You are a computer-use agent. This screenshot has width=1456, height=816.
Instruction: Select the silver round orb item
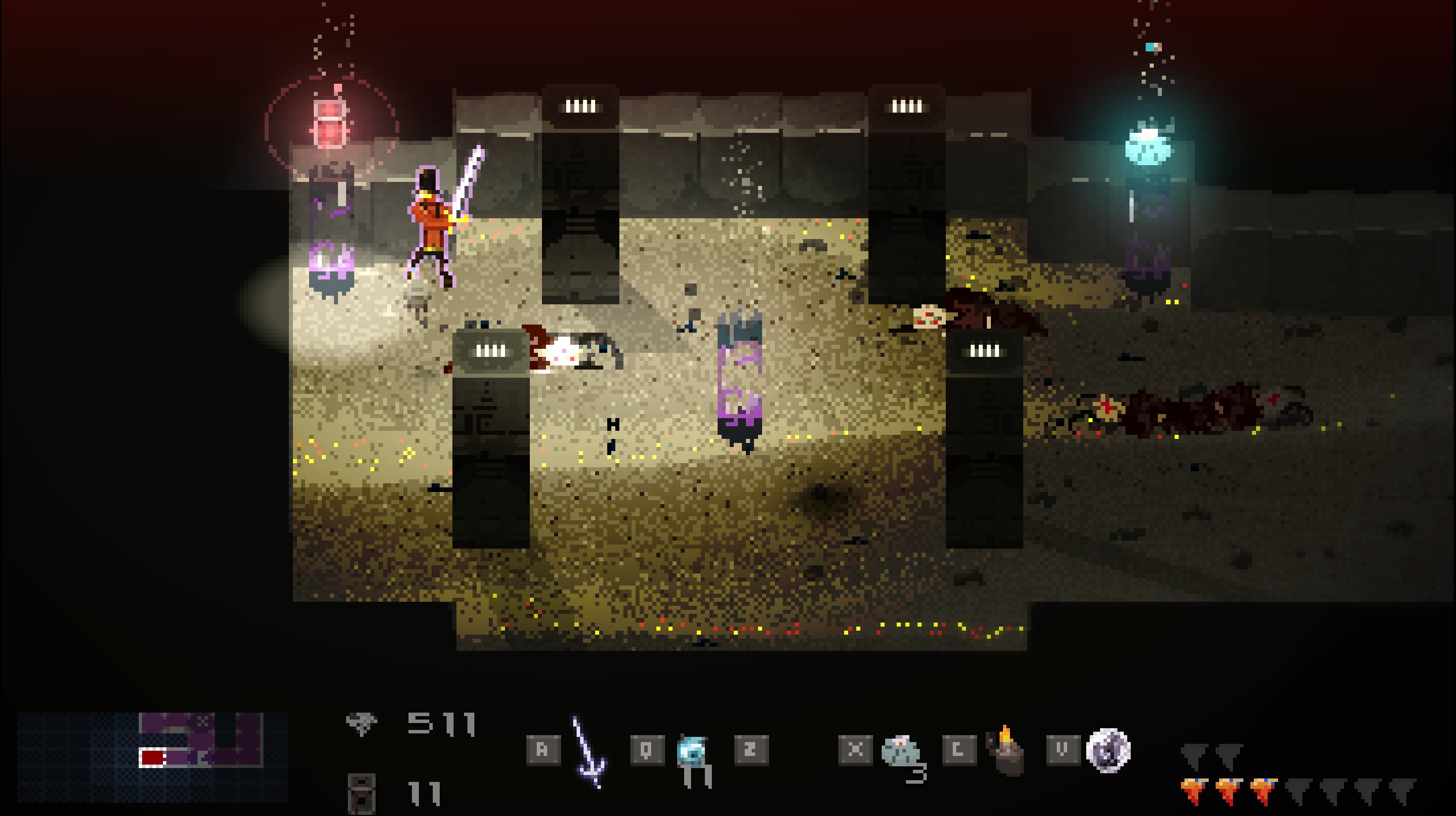(1108, 750)
